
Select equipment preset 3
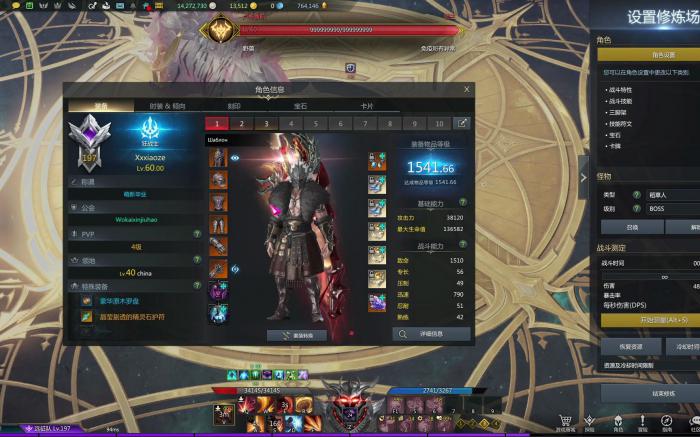click(x=265, y=123)
